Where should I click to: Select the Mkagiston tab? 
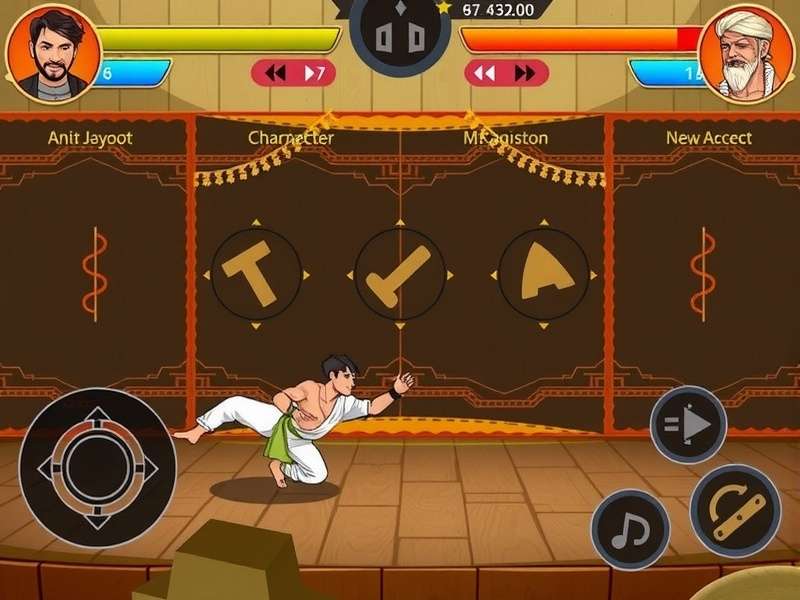tap(505, 138)
